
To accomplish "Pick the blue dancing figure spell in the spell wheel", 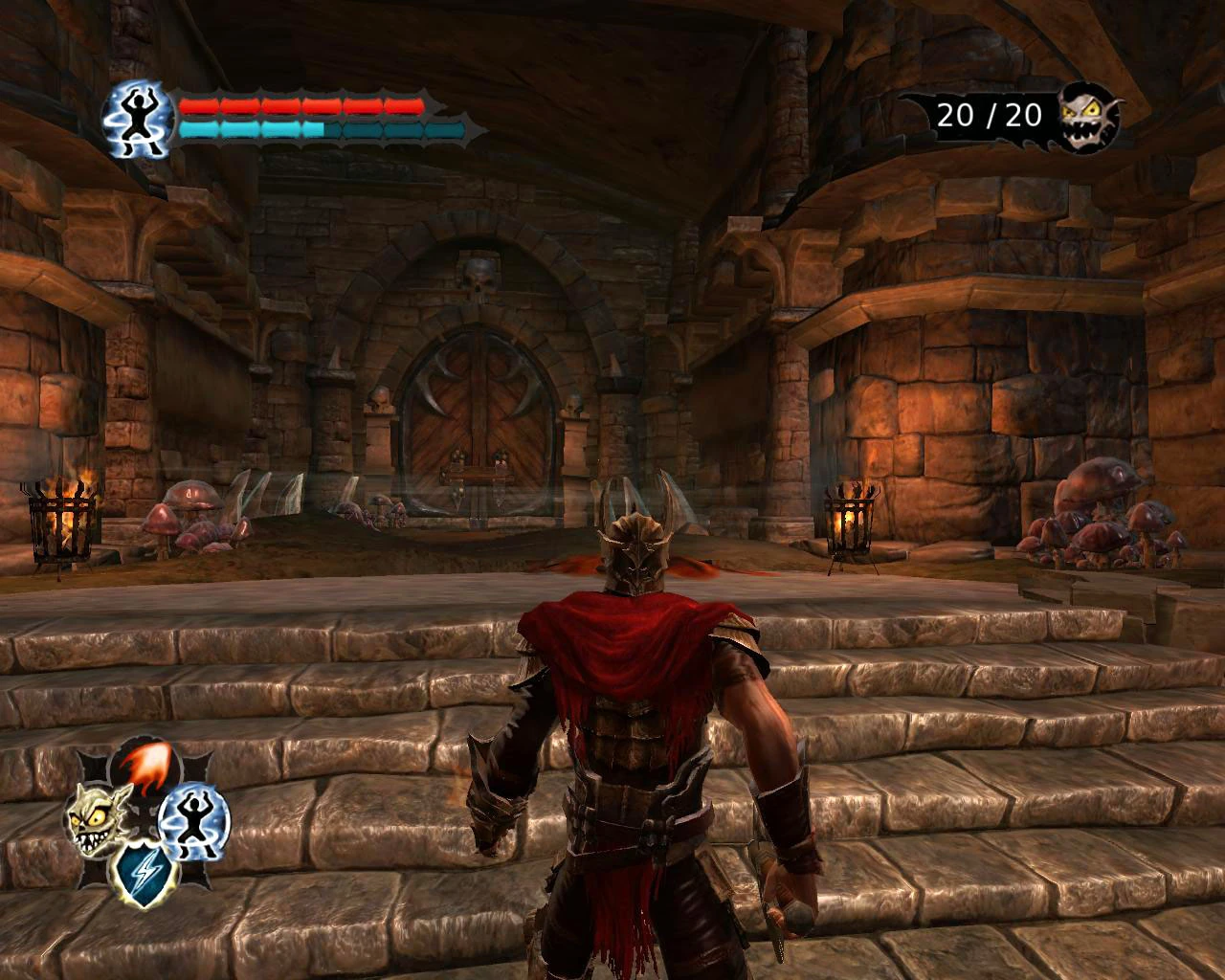I will point(193,819).
